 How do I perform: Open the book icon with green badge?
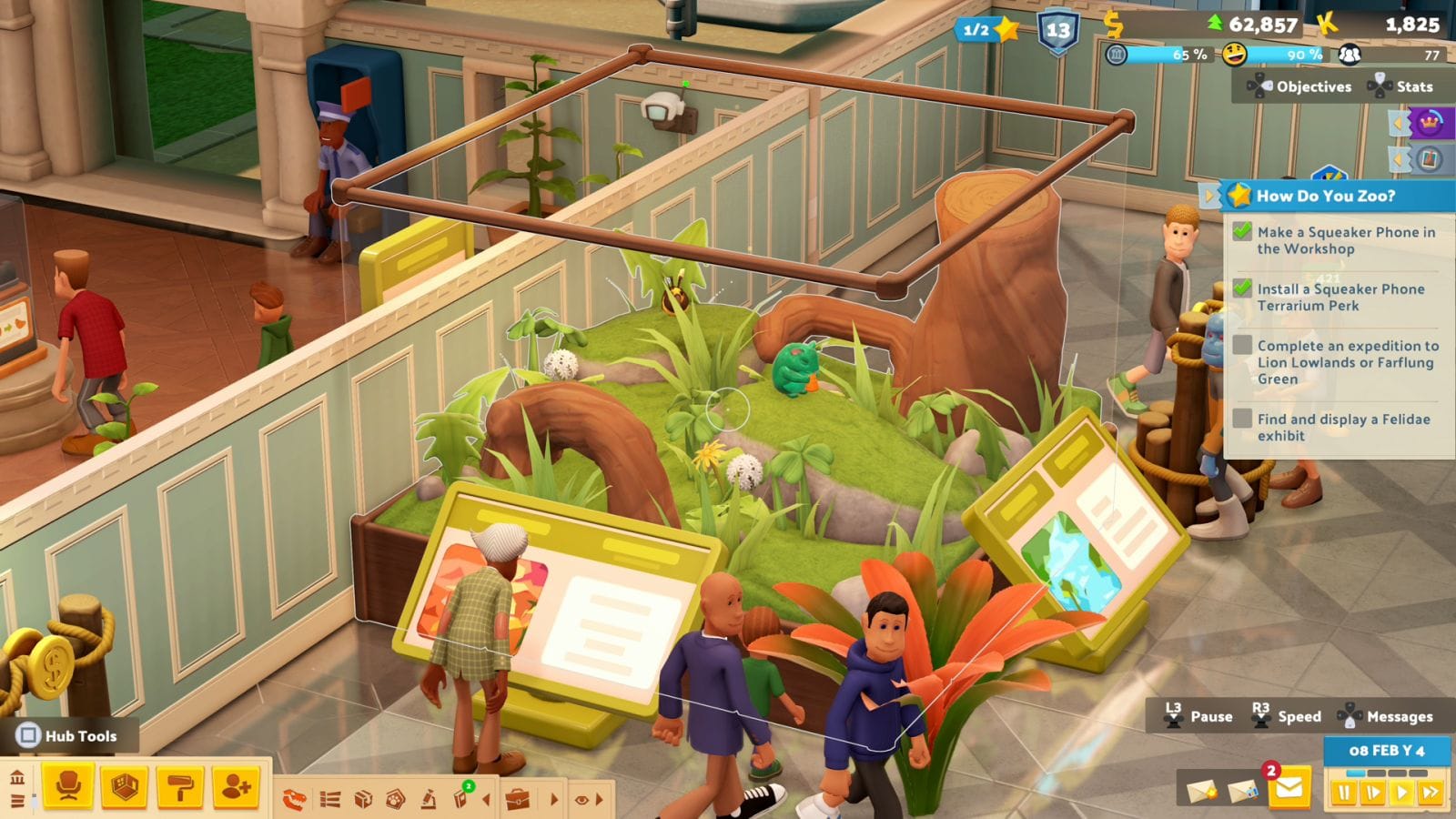461,798
